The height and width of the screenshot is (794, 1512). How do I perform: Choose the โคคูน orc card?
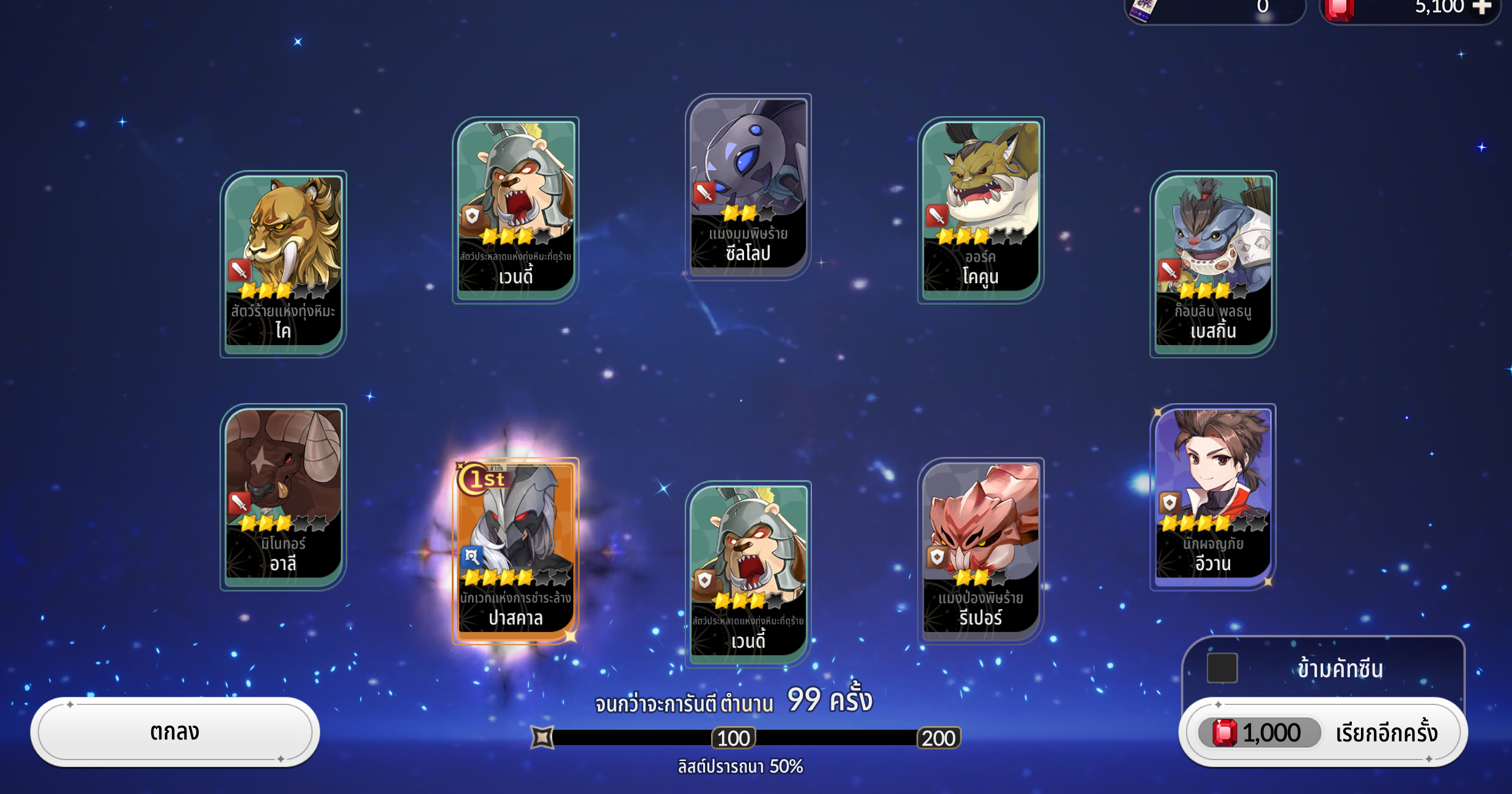point(981,209)
